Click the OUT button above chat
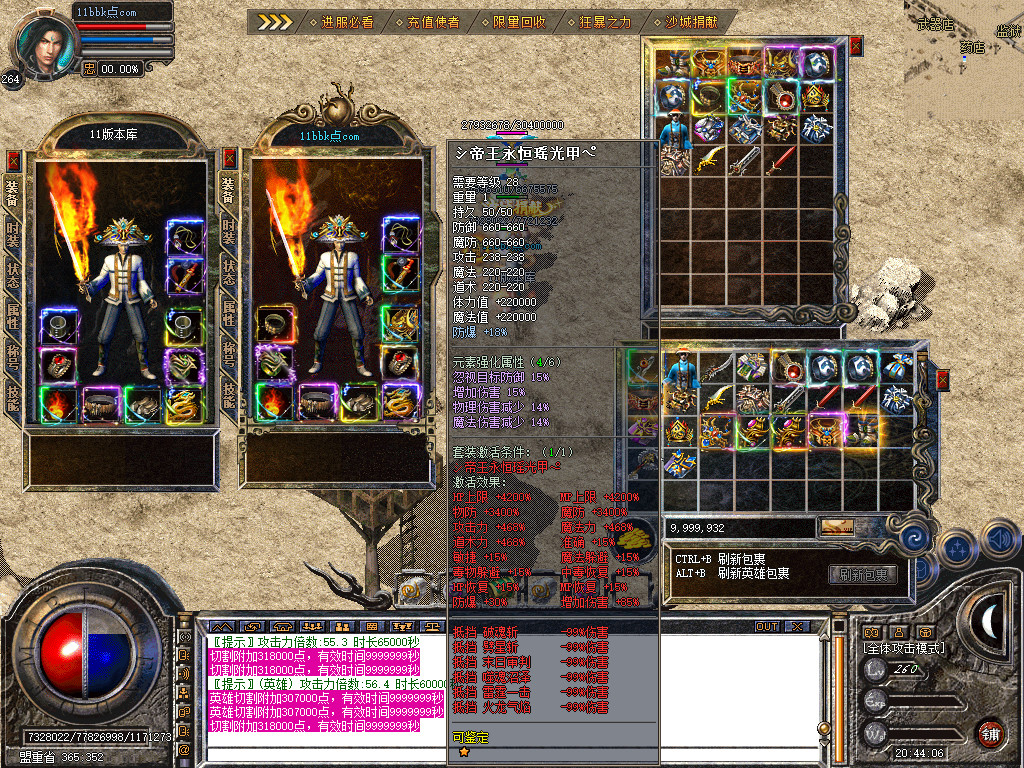Image resolution: width=1024 pixels, height=768 pixels. tap(766, 627)
